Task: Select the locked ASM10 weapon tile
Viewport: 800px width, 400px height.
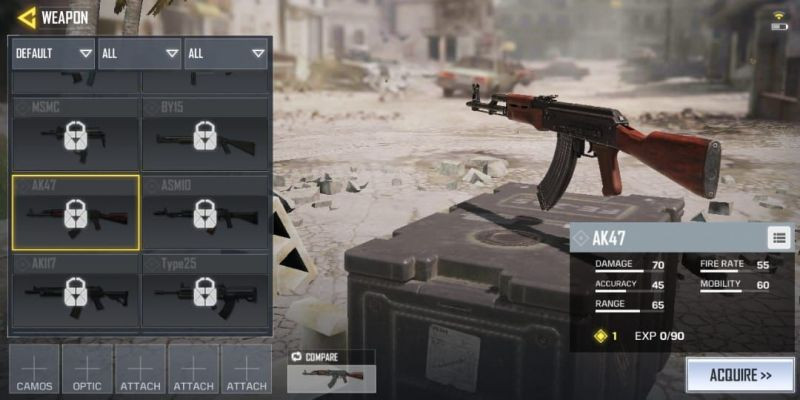Action: pyautogui.click(x=205, y=212)
